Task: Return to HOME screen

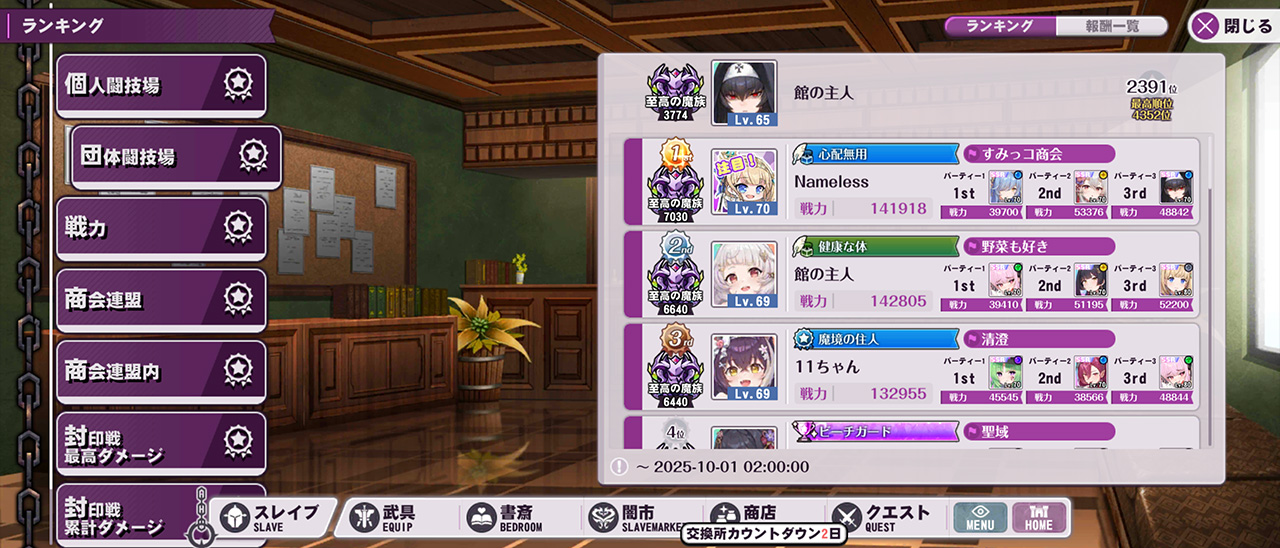Action: click(1039, 517)
